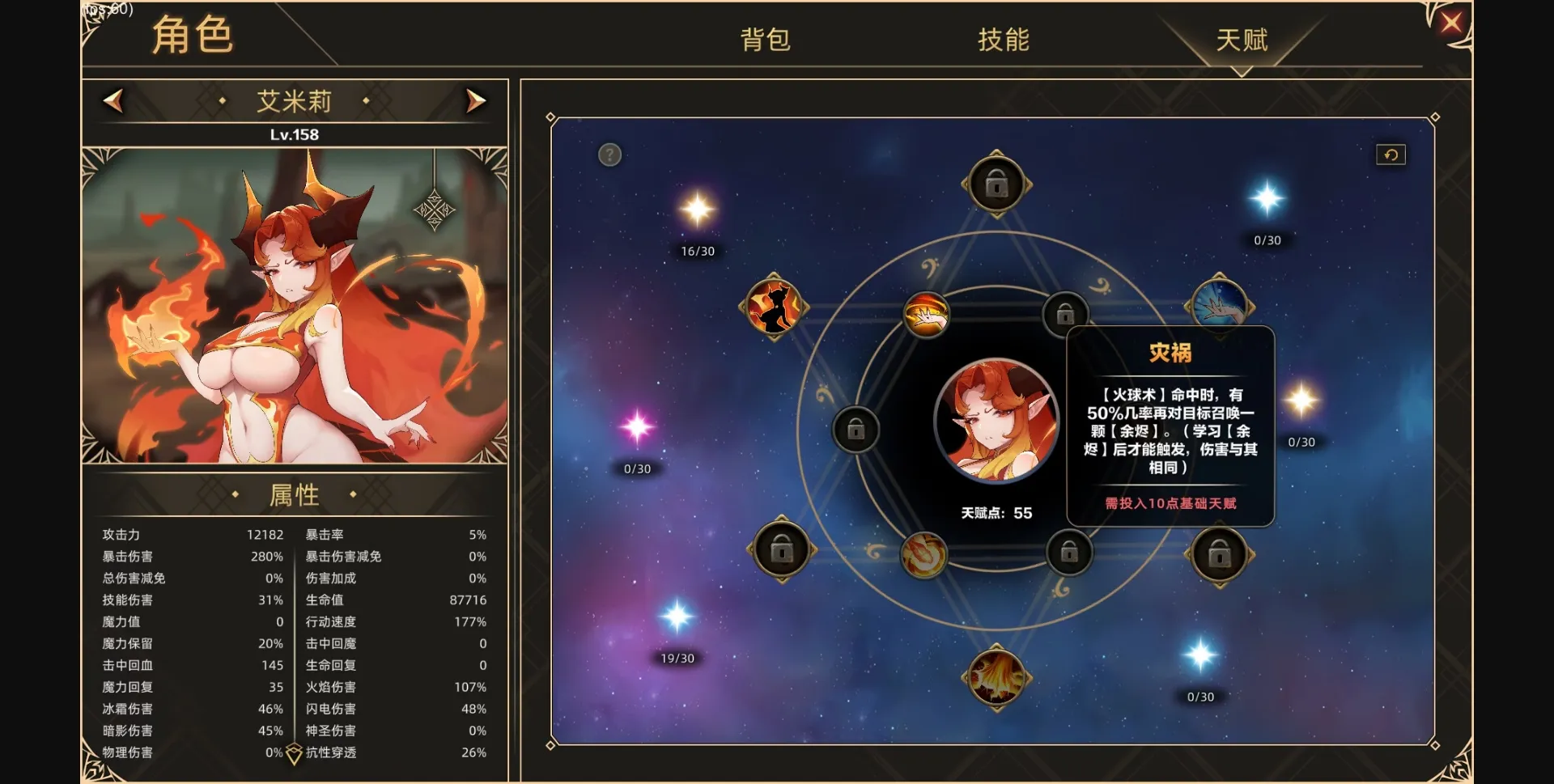Click the 需投入10点基础天赋 requirement text
Viewport: 1554px width, 784px height.
[1168, 502]
